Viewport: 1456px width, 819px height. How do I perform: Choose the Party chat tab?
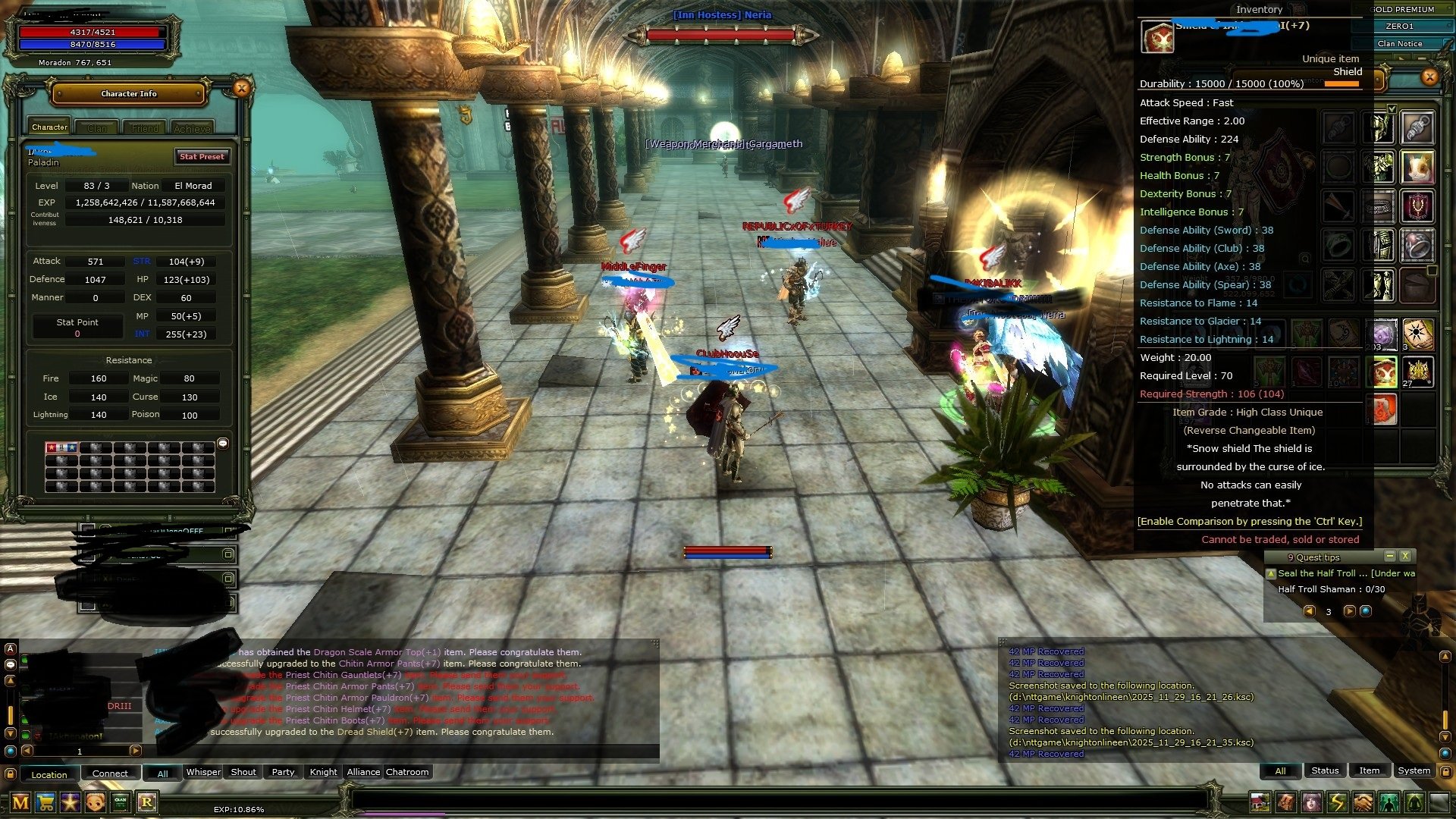tap(283, 772)
